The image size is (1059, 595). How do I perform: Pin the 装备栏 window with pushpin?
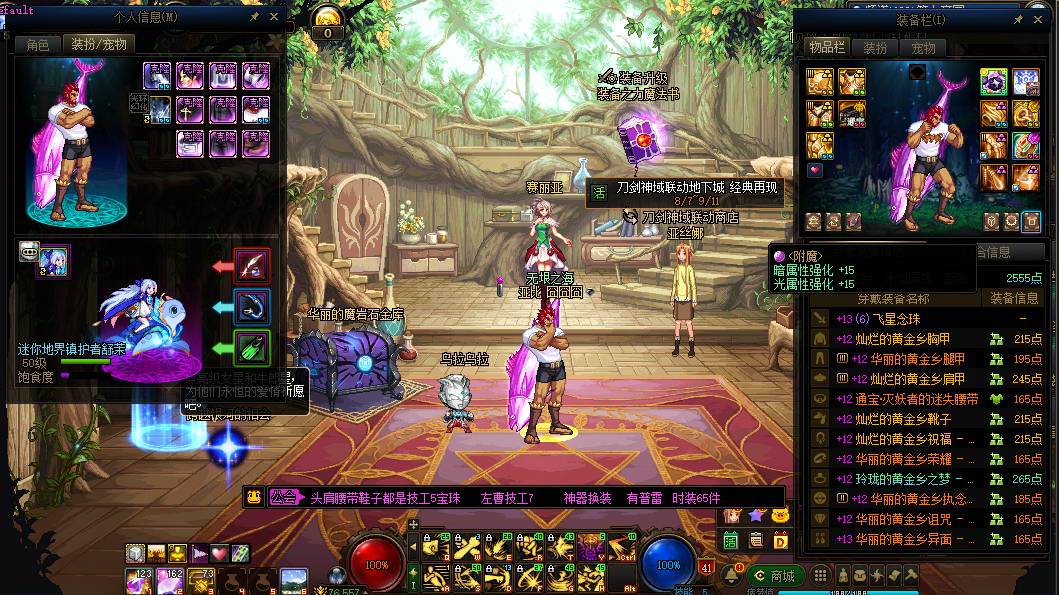click(x=1018, y=18)
